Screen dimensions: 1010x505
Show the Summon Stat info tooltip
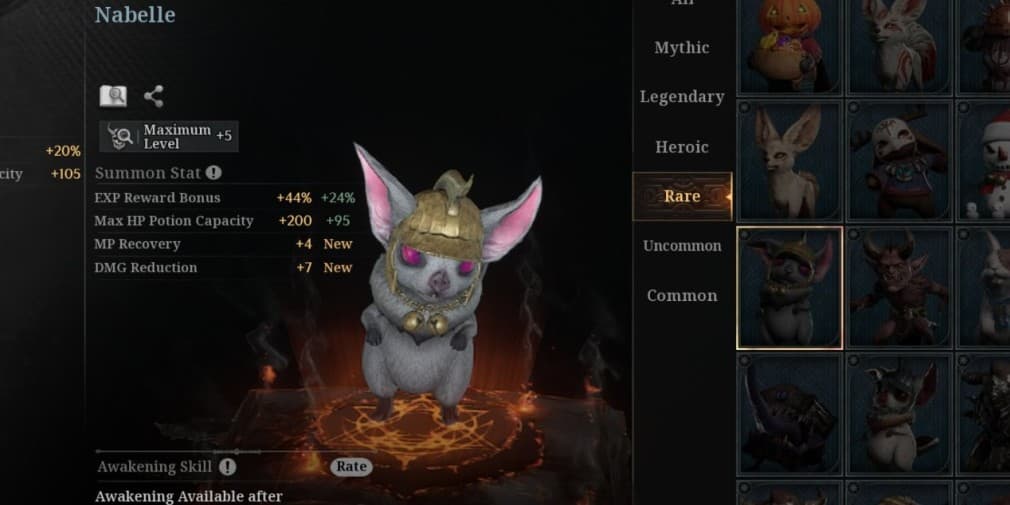point(213,173)
